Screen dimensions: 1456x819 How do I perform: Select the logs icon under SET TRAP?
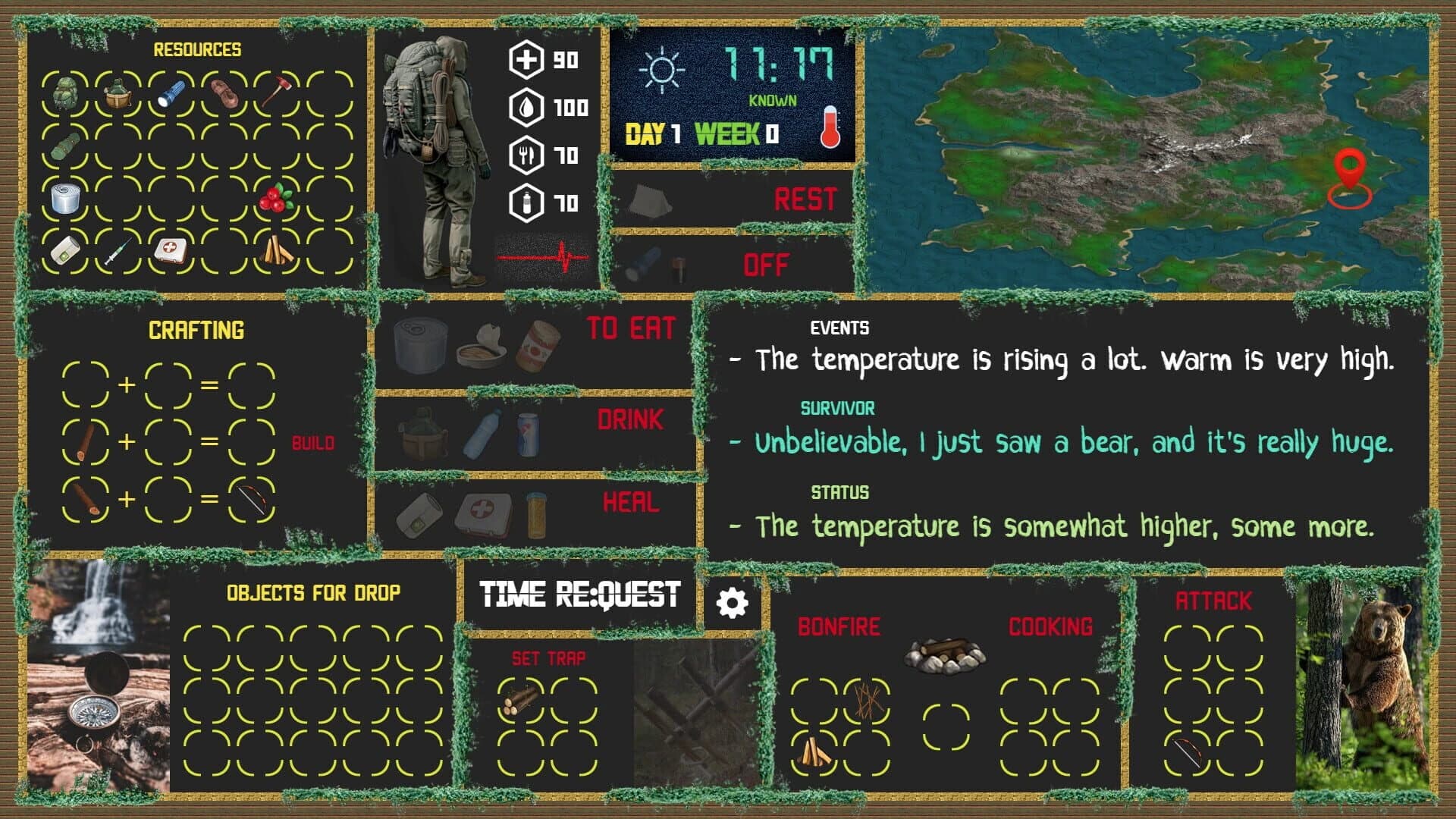(x=519, y=701)
